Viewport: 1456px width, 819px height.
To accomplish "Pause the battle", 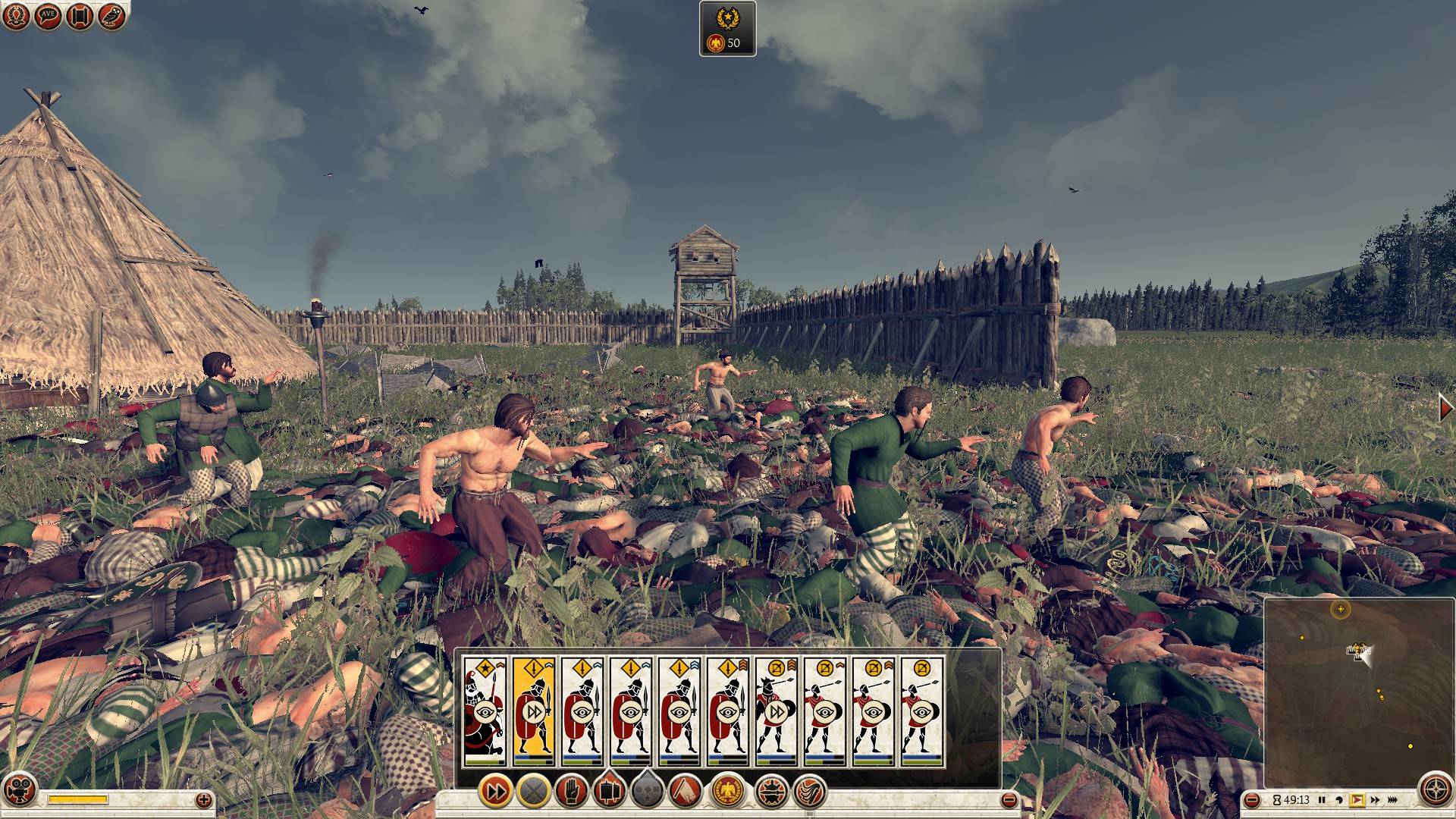I will click(1322, 800).
